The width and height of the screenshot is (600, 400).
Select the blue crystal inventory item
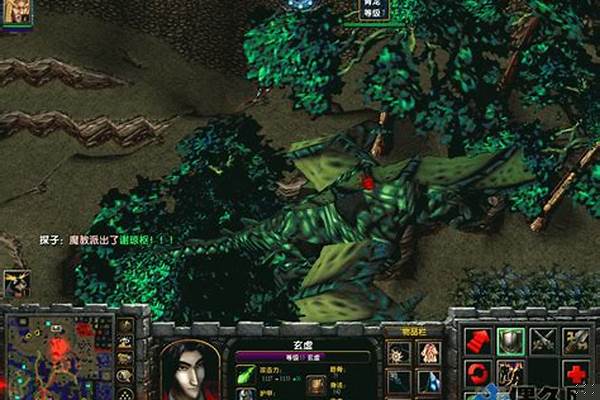[x=429, y=381]
